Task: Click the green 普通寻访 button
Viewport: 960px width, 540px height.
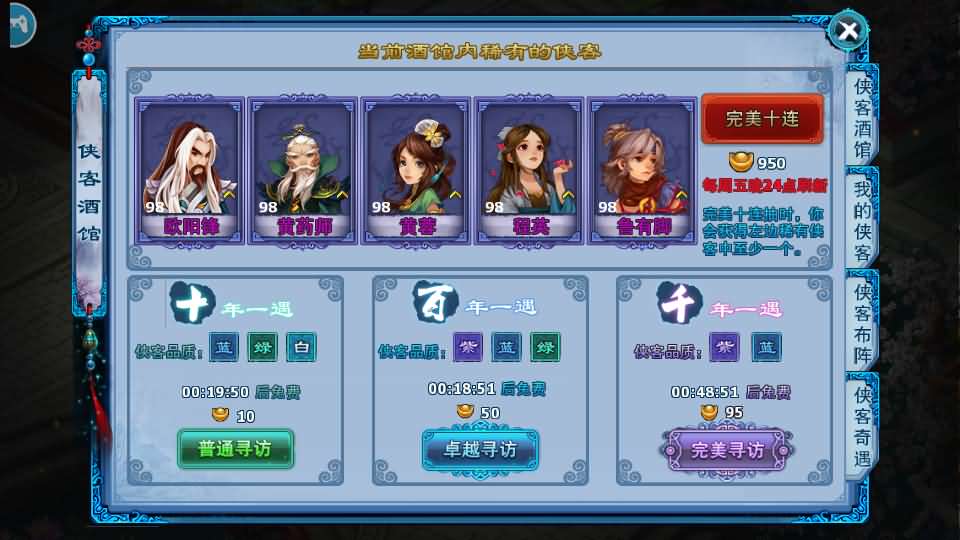Action: coord(235,449)
